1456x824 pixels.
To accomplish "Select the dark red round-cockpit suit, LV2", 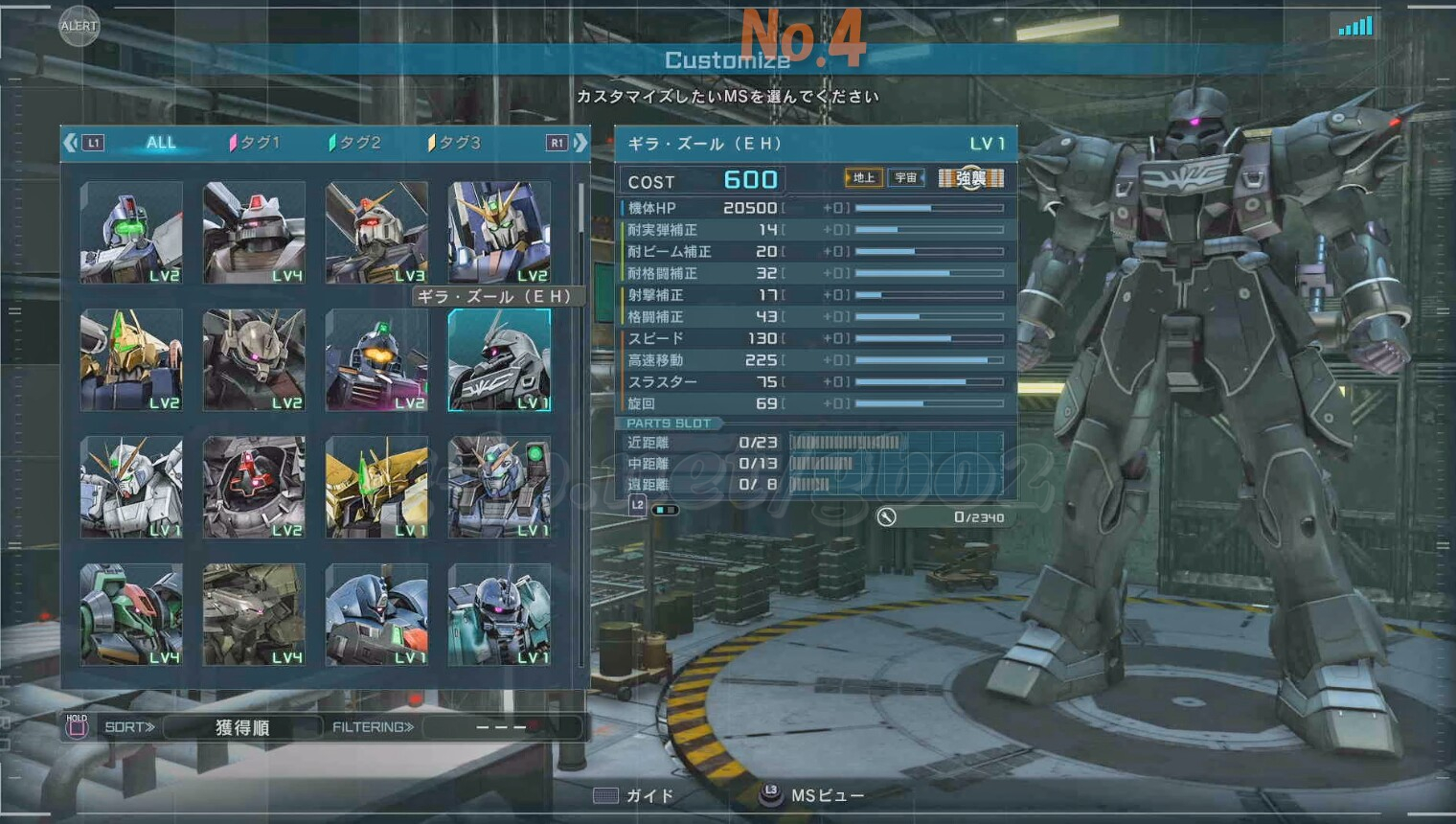I will [x=254, y=488].
